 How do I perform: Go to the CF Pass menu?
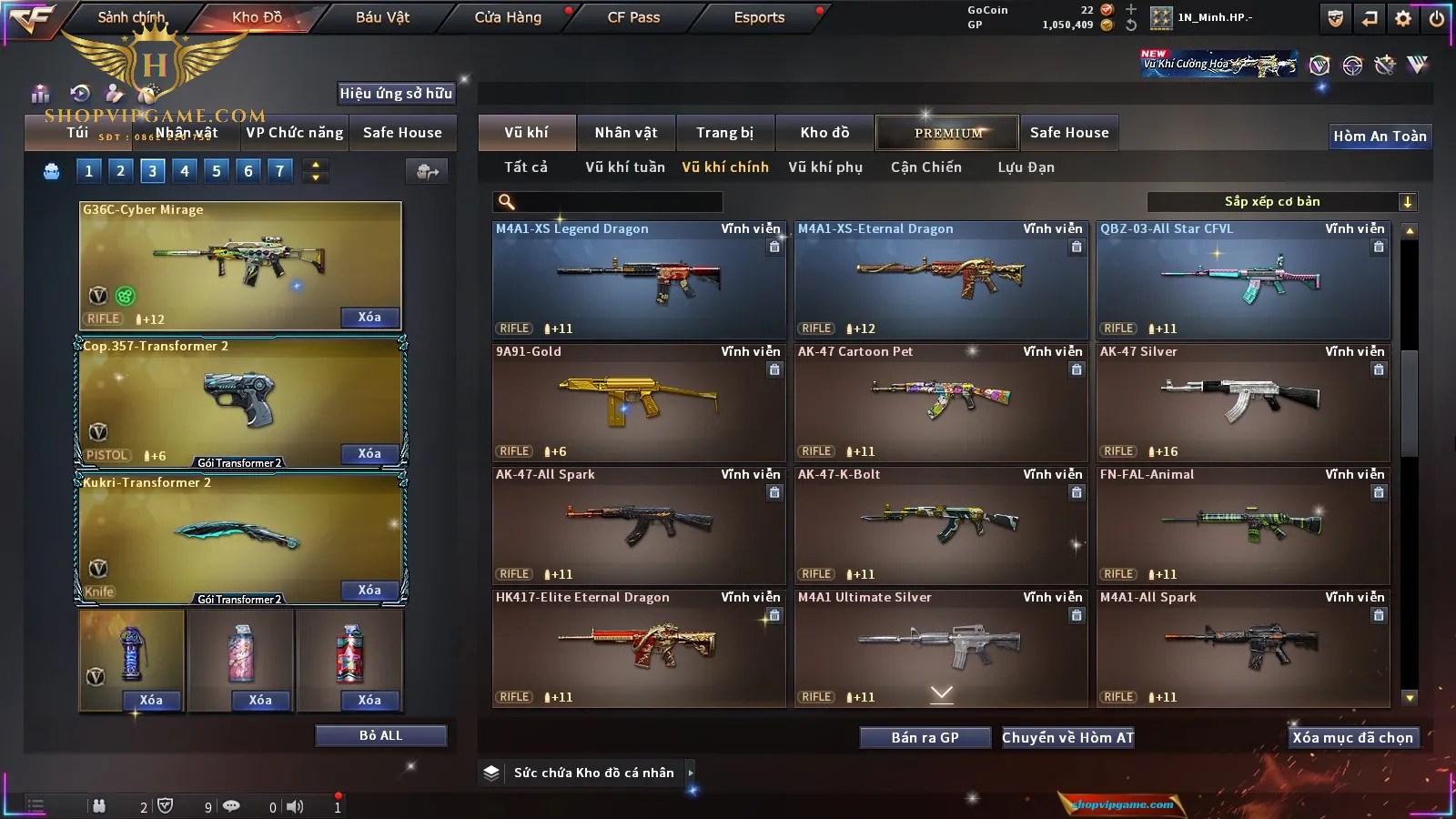click(633, 17)
